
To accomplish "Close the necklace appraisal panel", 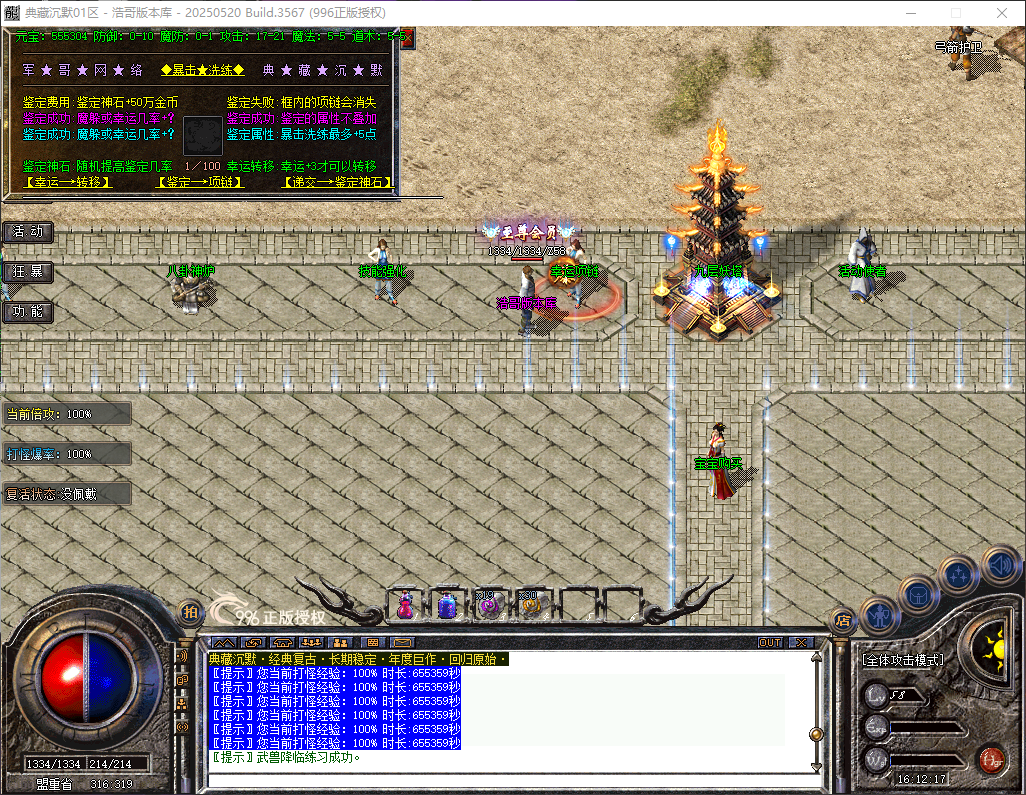I will (x=405, y=35).
